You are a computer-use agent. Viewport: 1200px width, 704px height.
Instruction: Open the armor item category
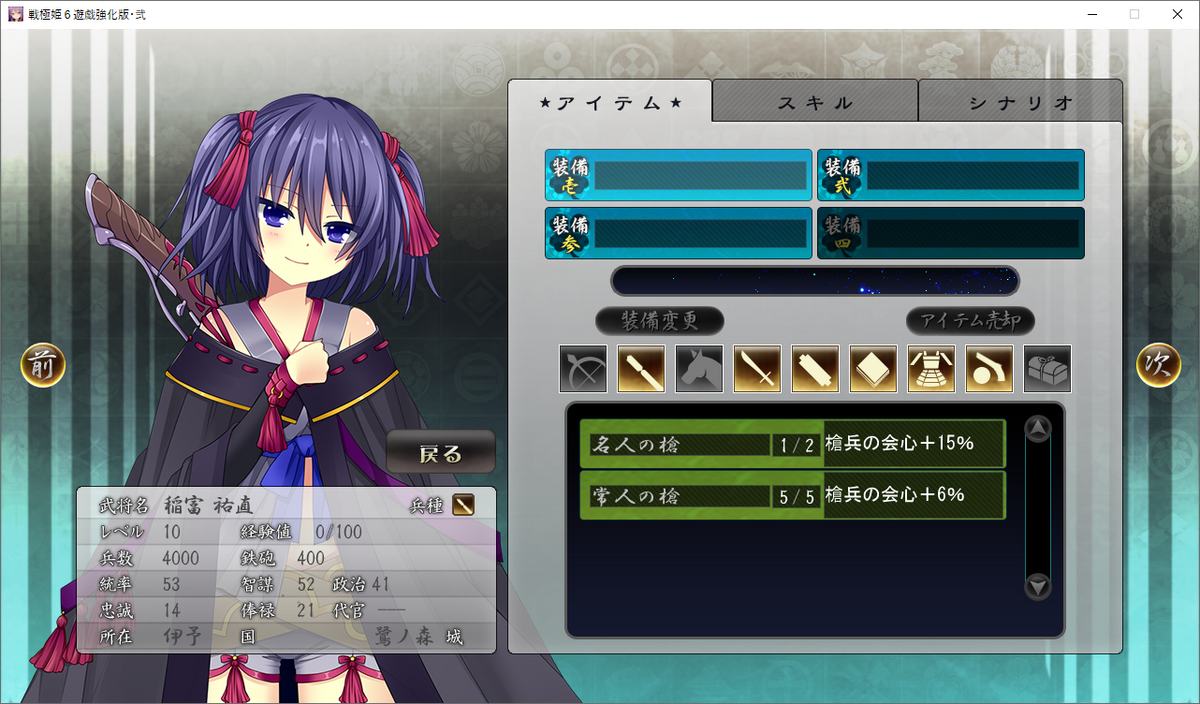pos(931,369)
